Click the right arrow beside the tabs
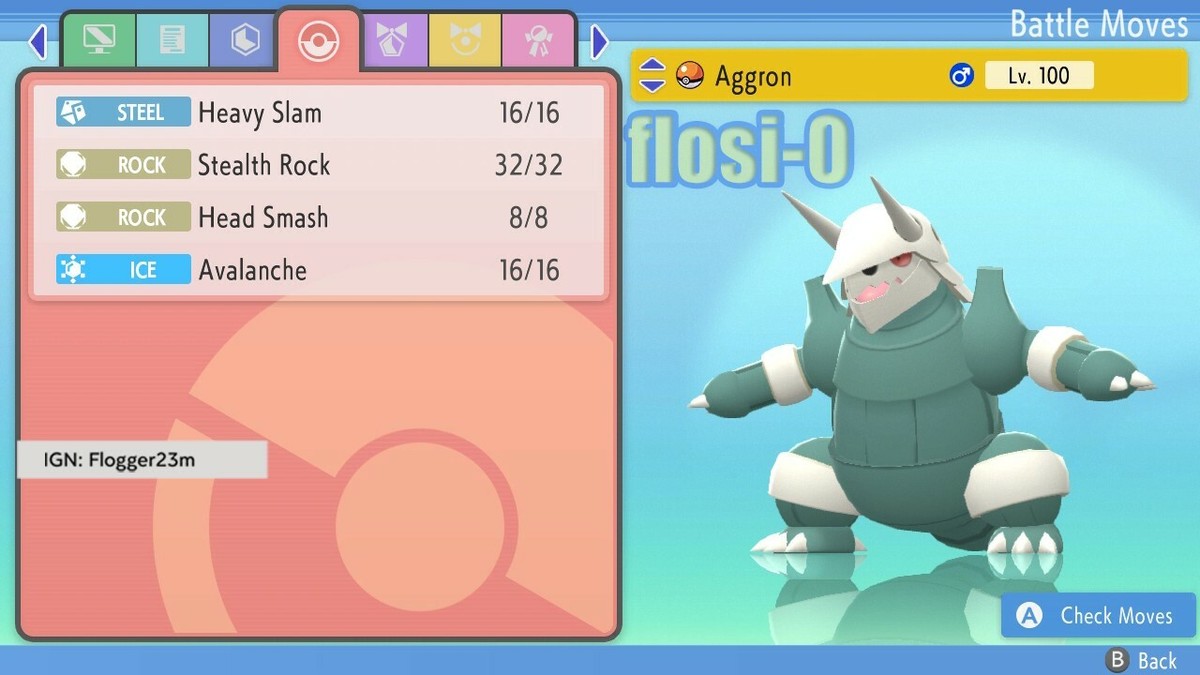This screenshot has height=675, width=1200. point(599,41)
